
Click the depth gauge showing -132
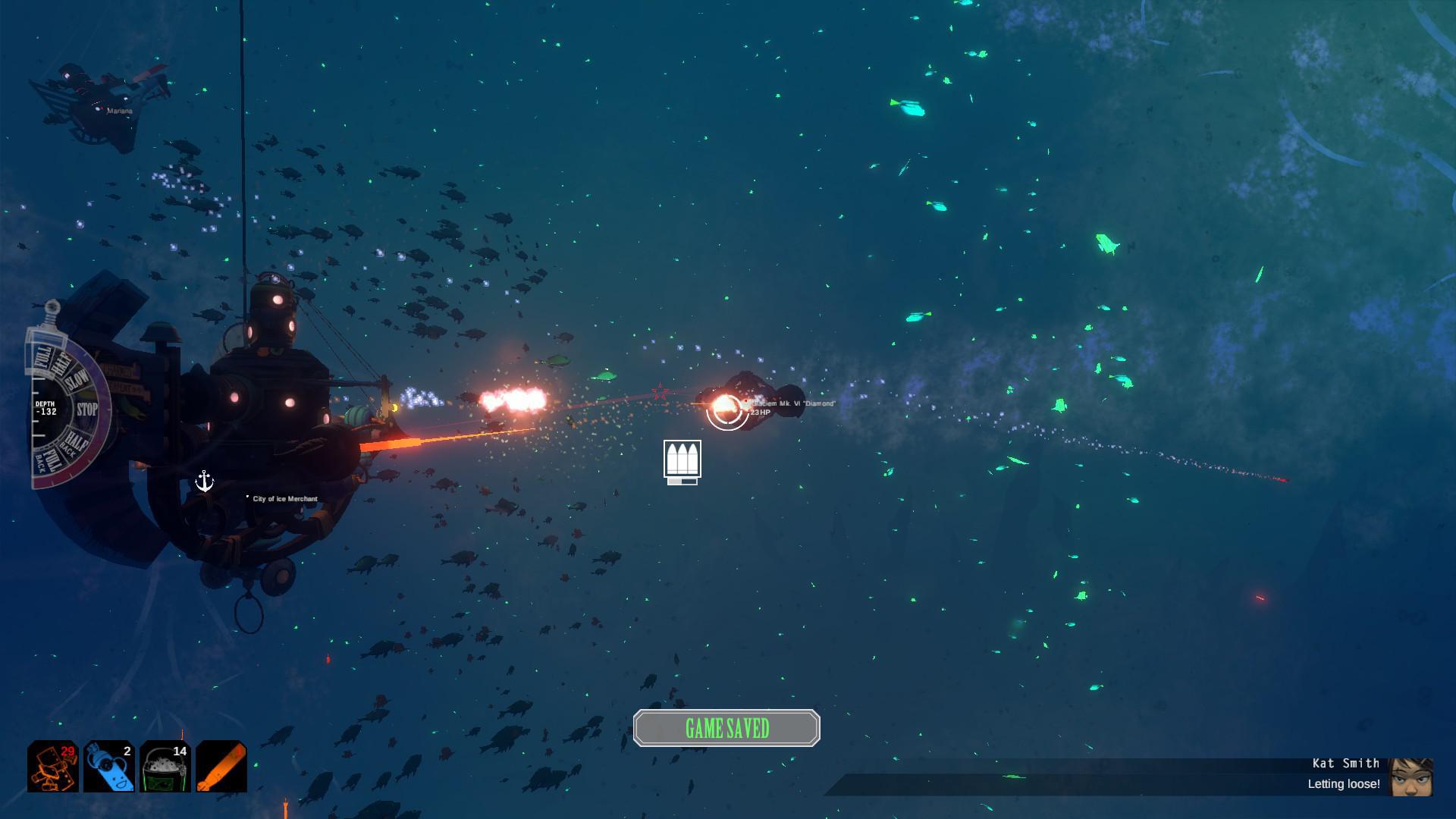pos(47,408)
